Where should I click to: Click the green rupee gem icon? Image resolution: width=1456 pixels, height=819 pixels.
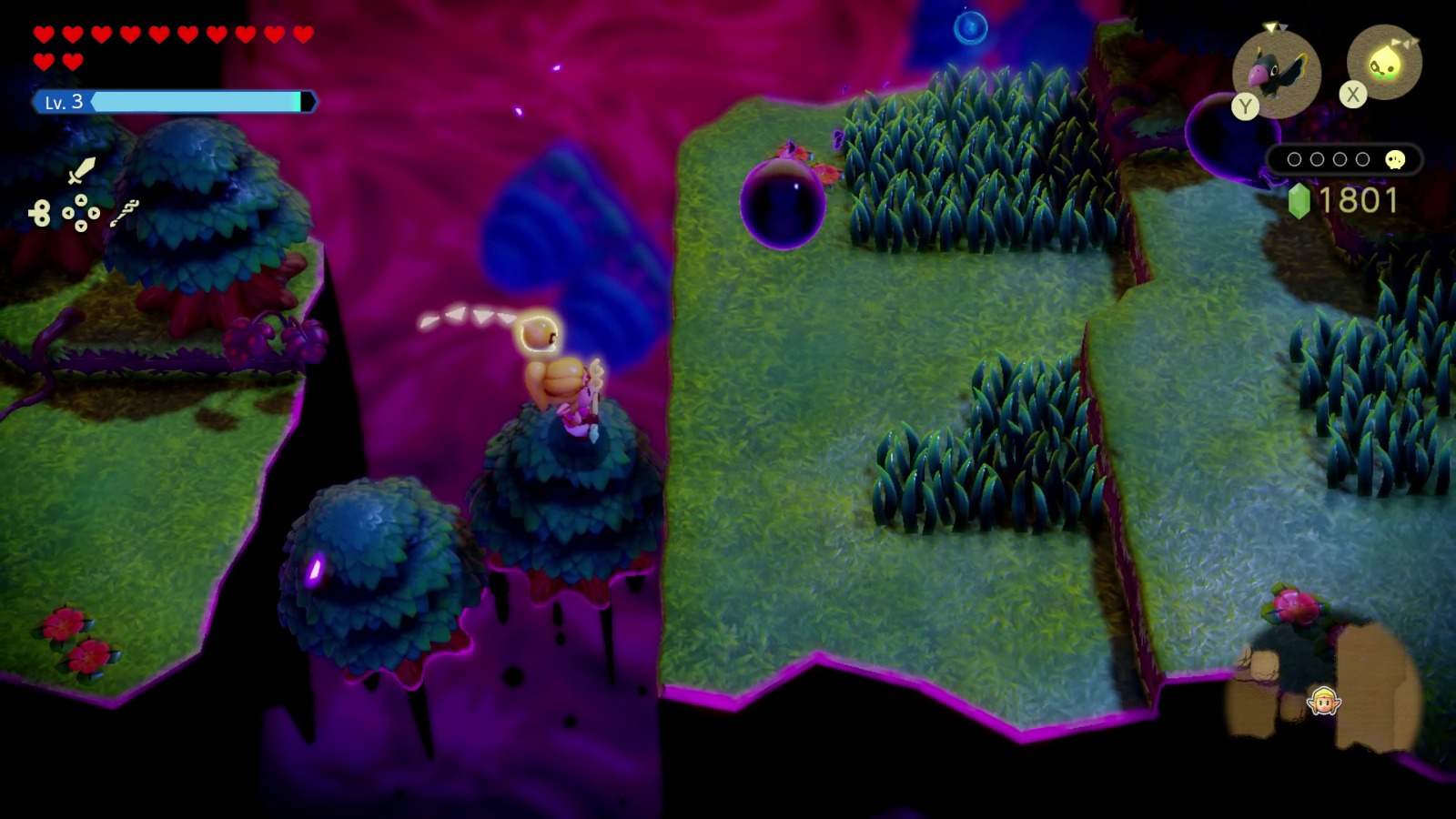pos(1299,201)
